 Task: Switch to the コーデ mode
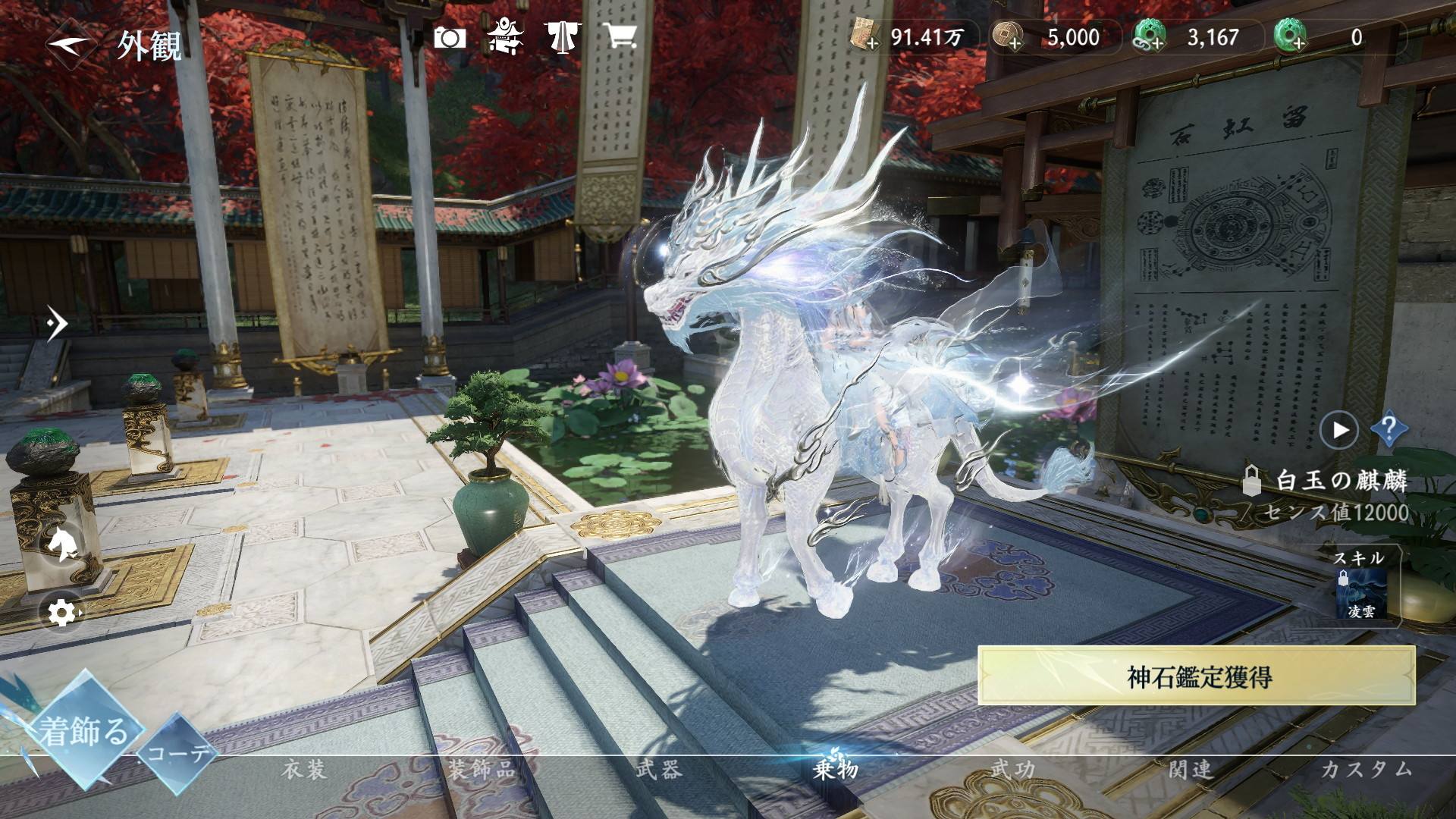point(177,753)
